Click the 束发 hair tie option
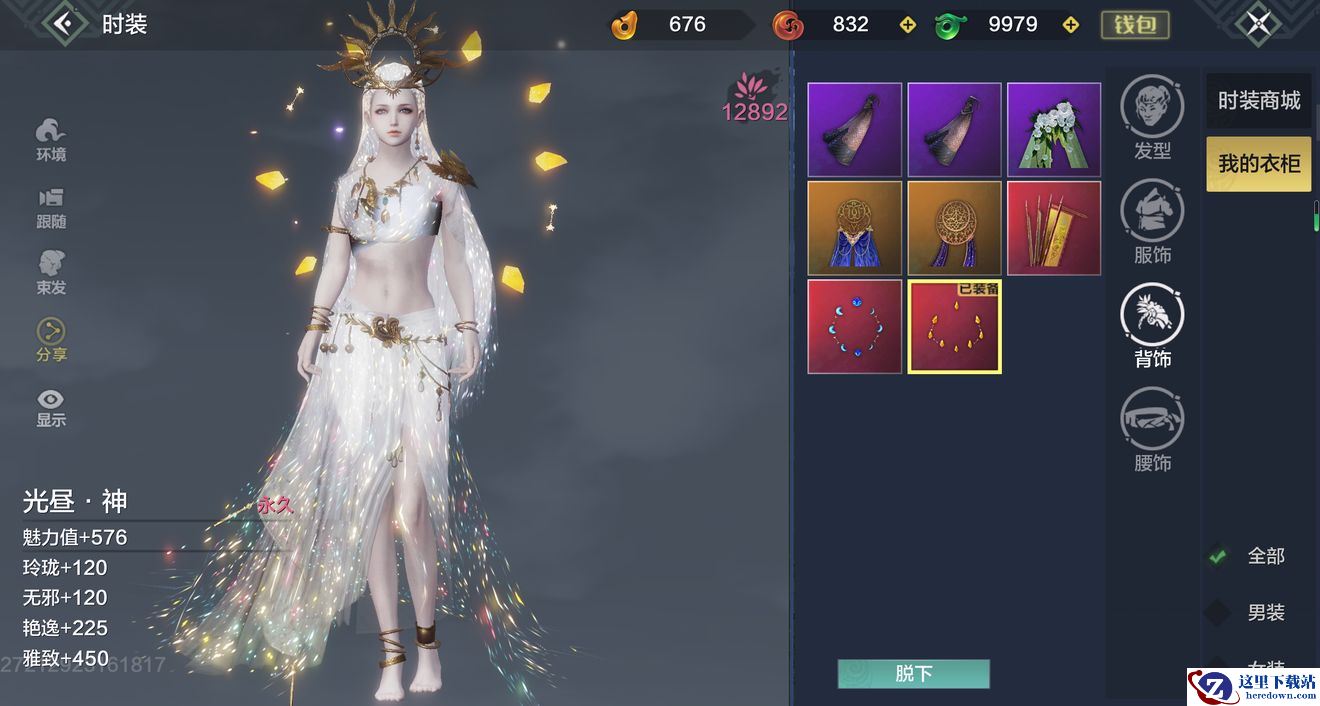Viewport: 1320px width, 706px height. pos(51,273)
